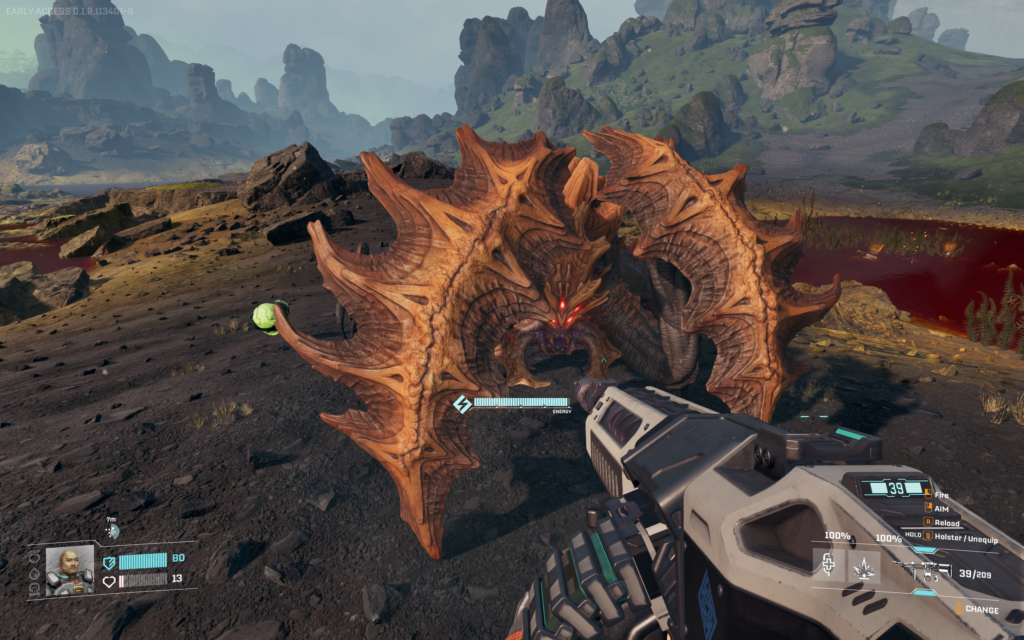Click the 7m waypoint marker
Image resolution: width=1024 pixels, height=640 pixels.
[113, 530]
